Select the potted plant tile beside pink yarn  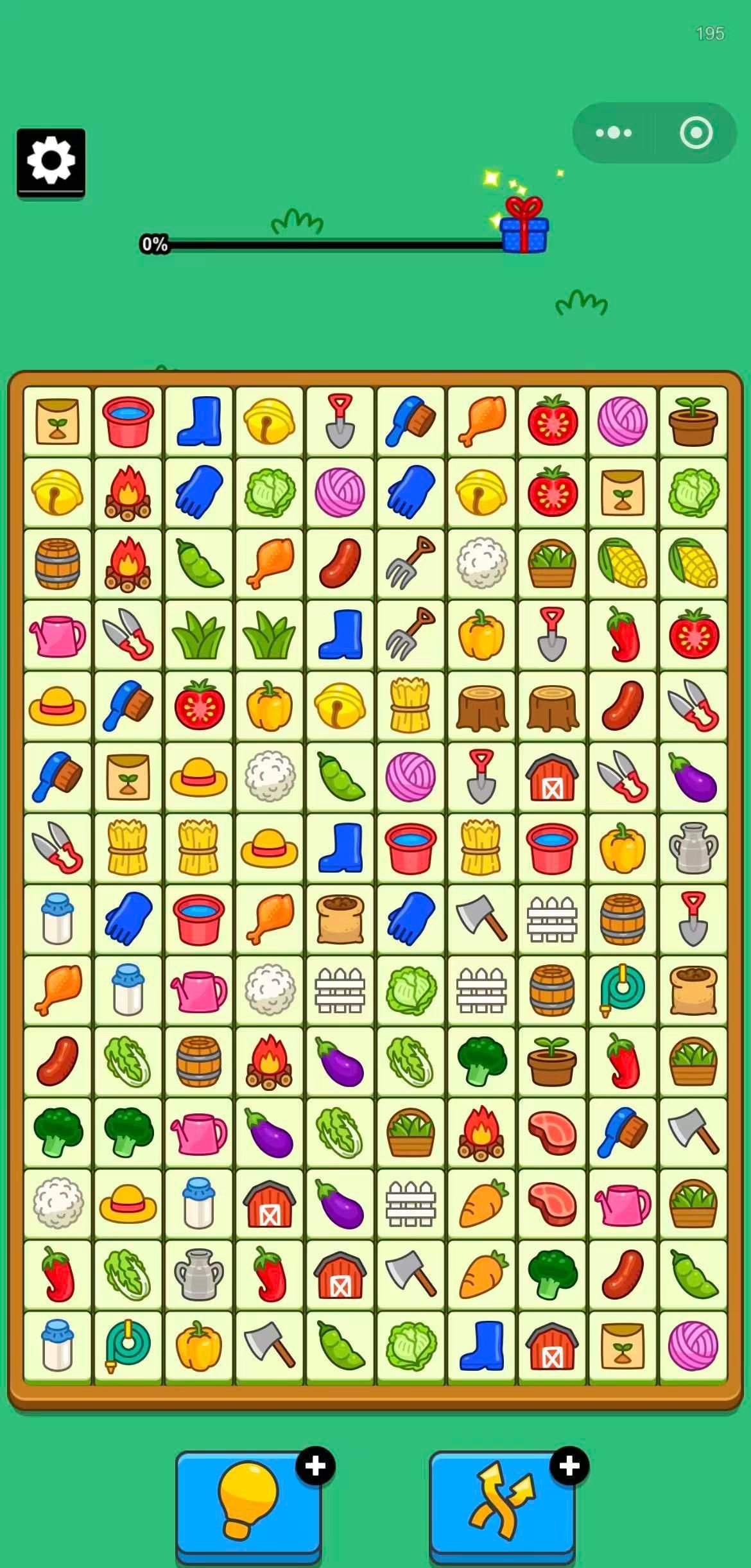tap(693, 421)
